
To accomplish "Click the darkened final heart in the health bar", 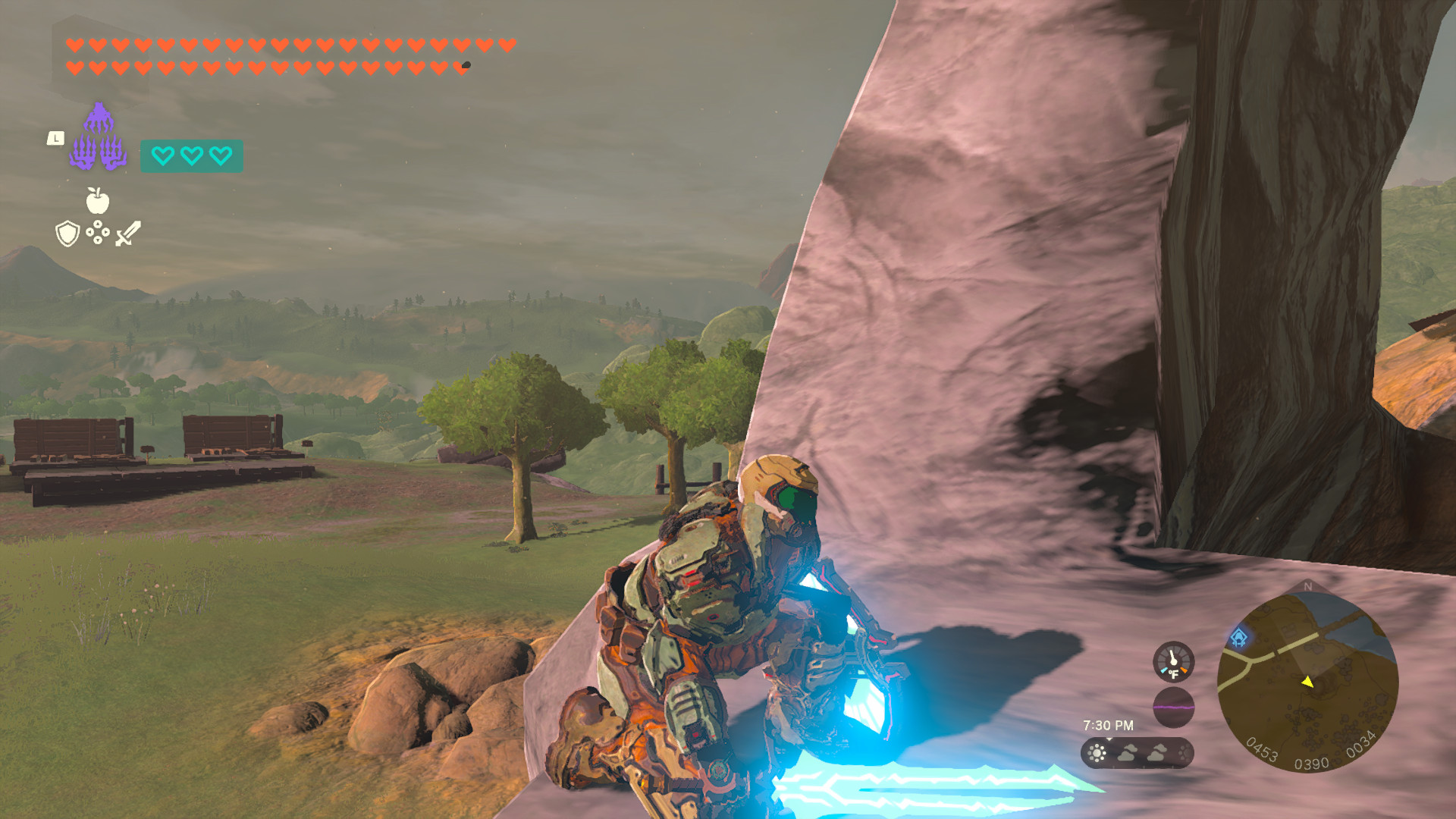I will (x=460, y=66).
